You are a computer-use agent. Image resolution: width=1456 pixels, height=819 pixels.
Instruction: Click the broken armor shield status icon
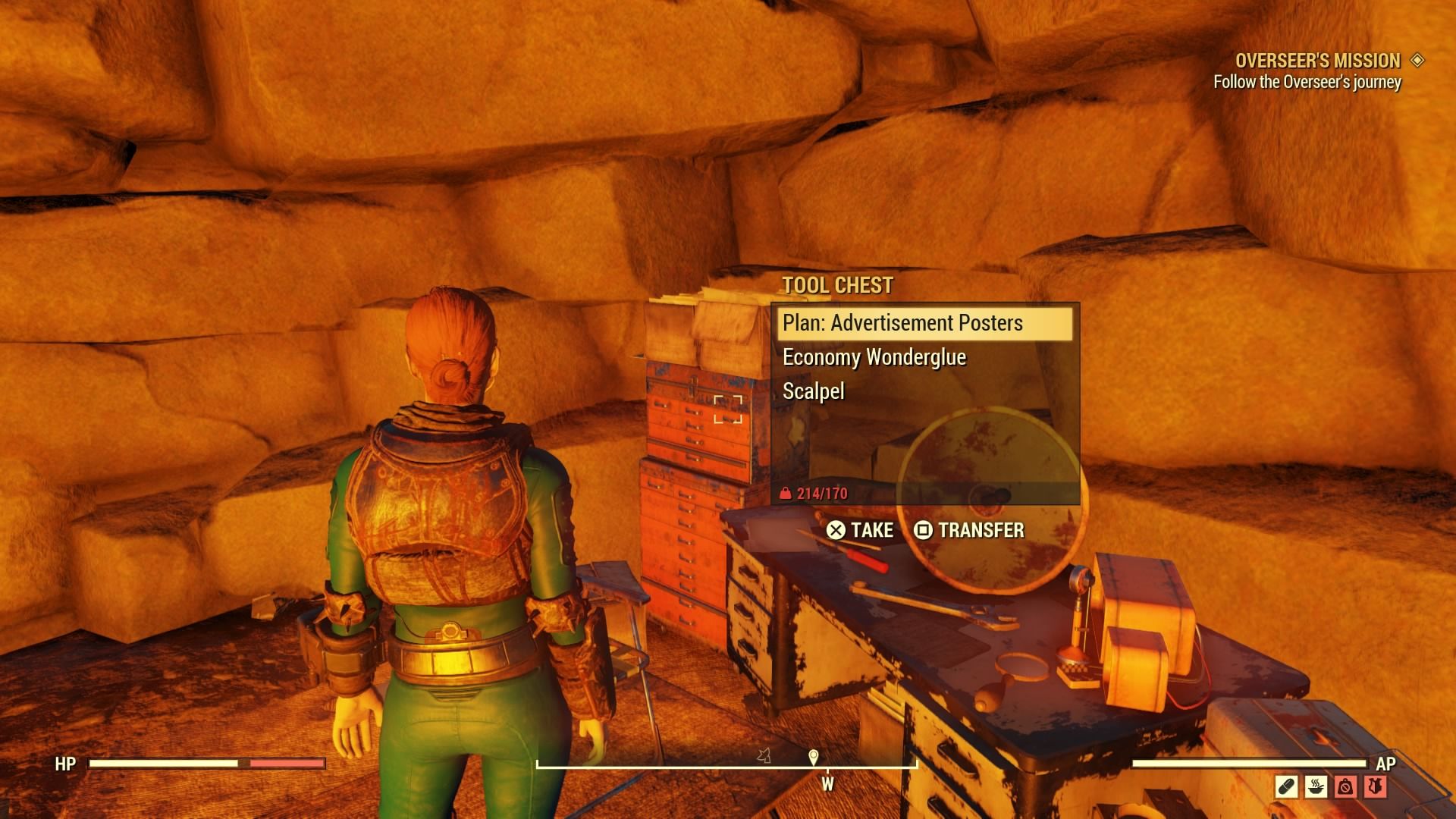click(x=1376, y=786)
